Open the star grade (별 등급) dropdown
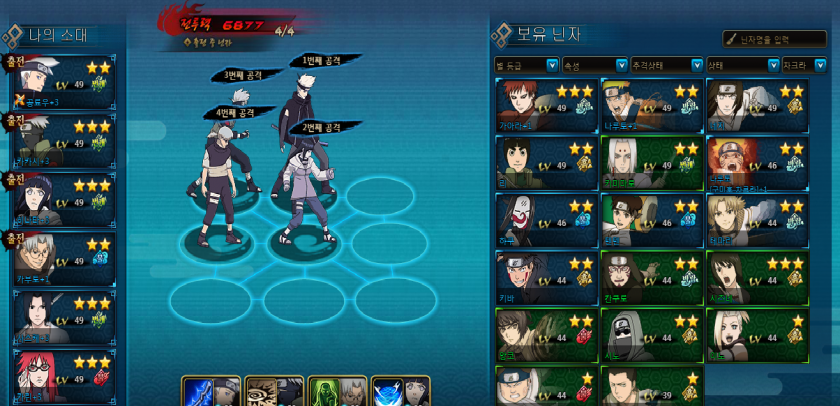The image size is (840, 406). 527,65
